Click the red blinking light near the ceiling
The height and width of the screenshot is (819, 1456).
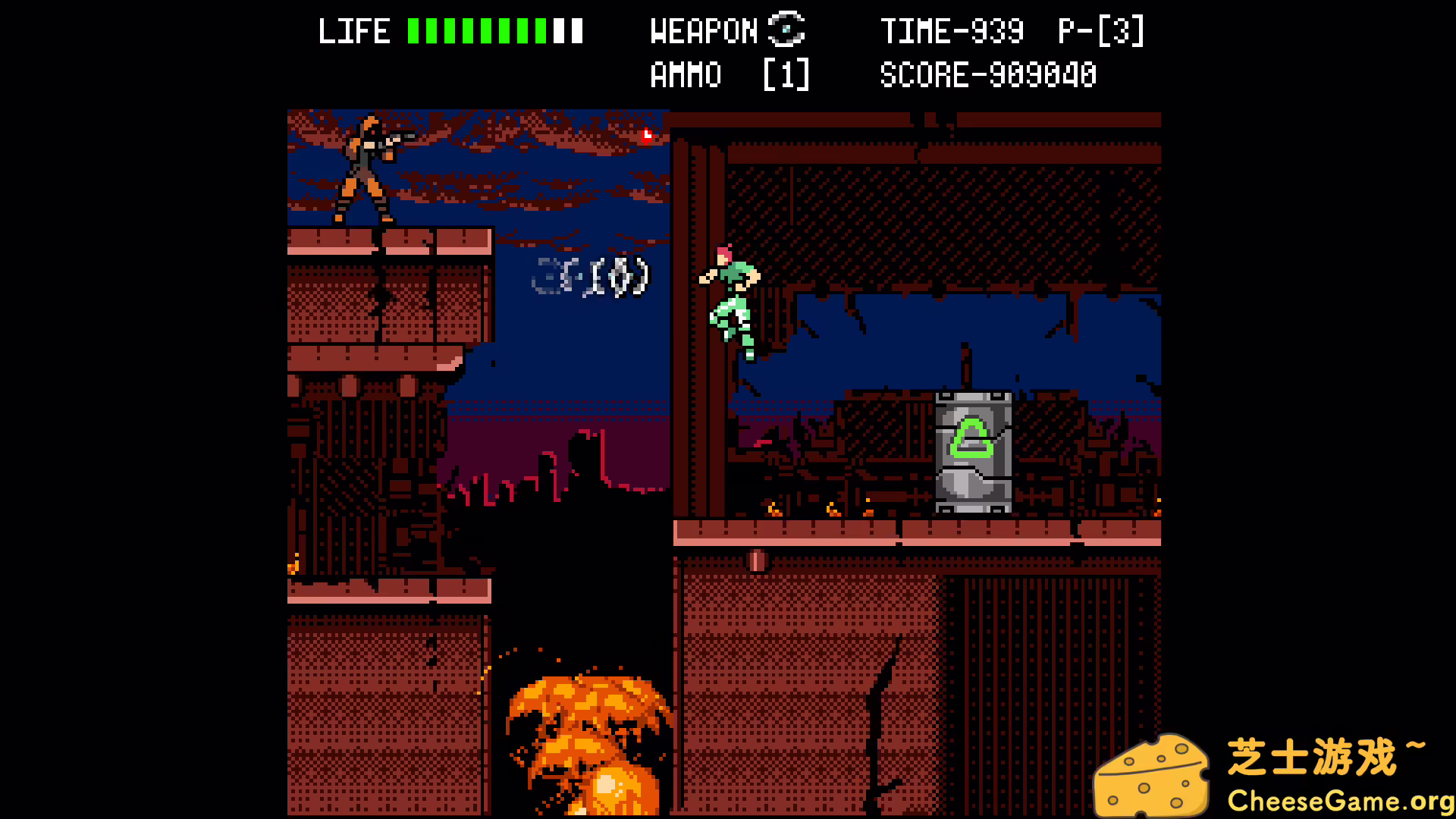645,136
